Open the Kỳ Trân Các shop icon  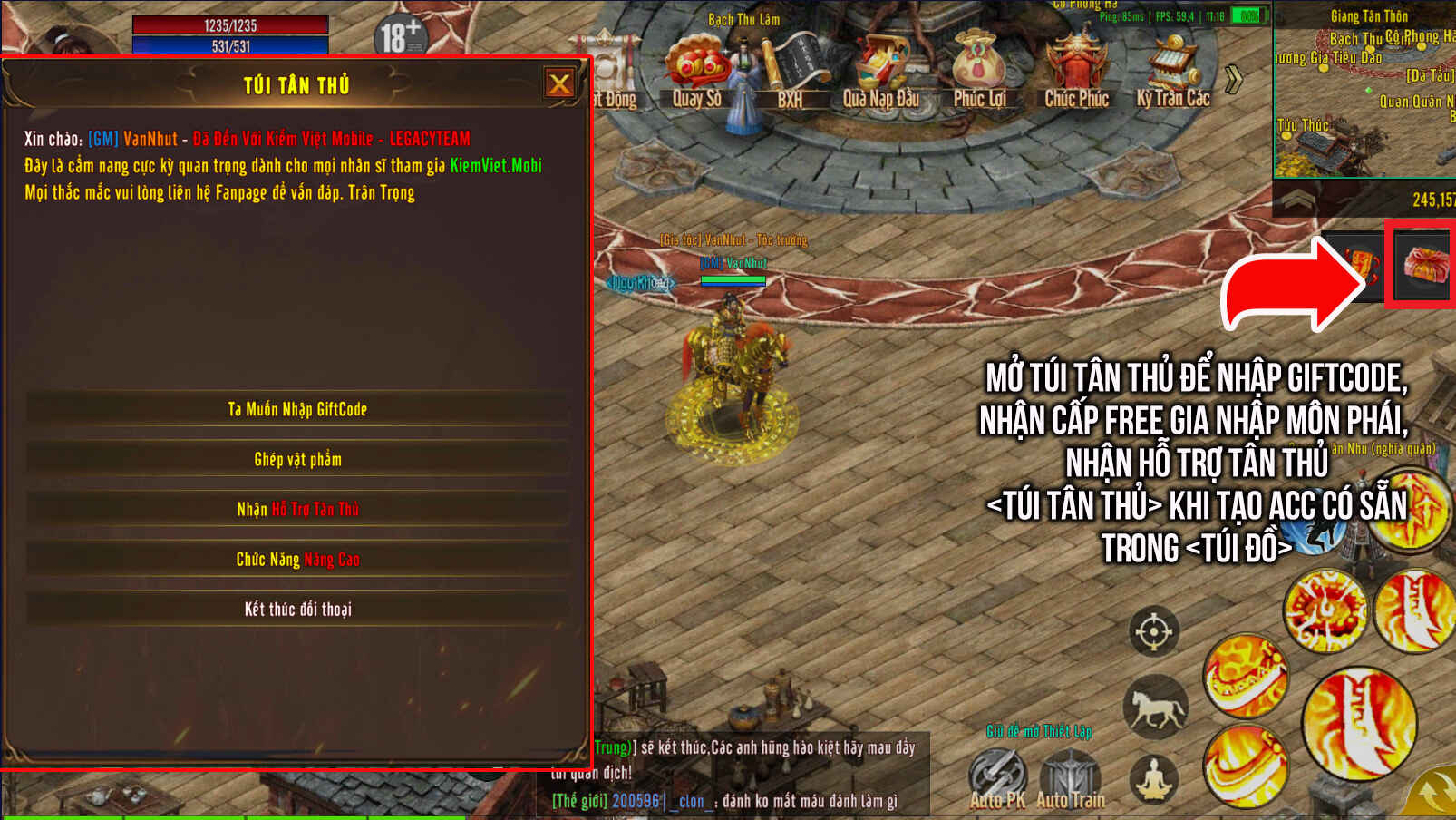[1172, 71]
